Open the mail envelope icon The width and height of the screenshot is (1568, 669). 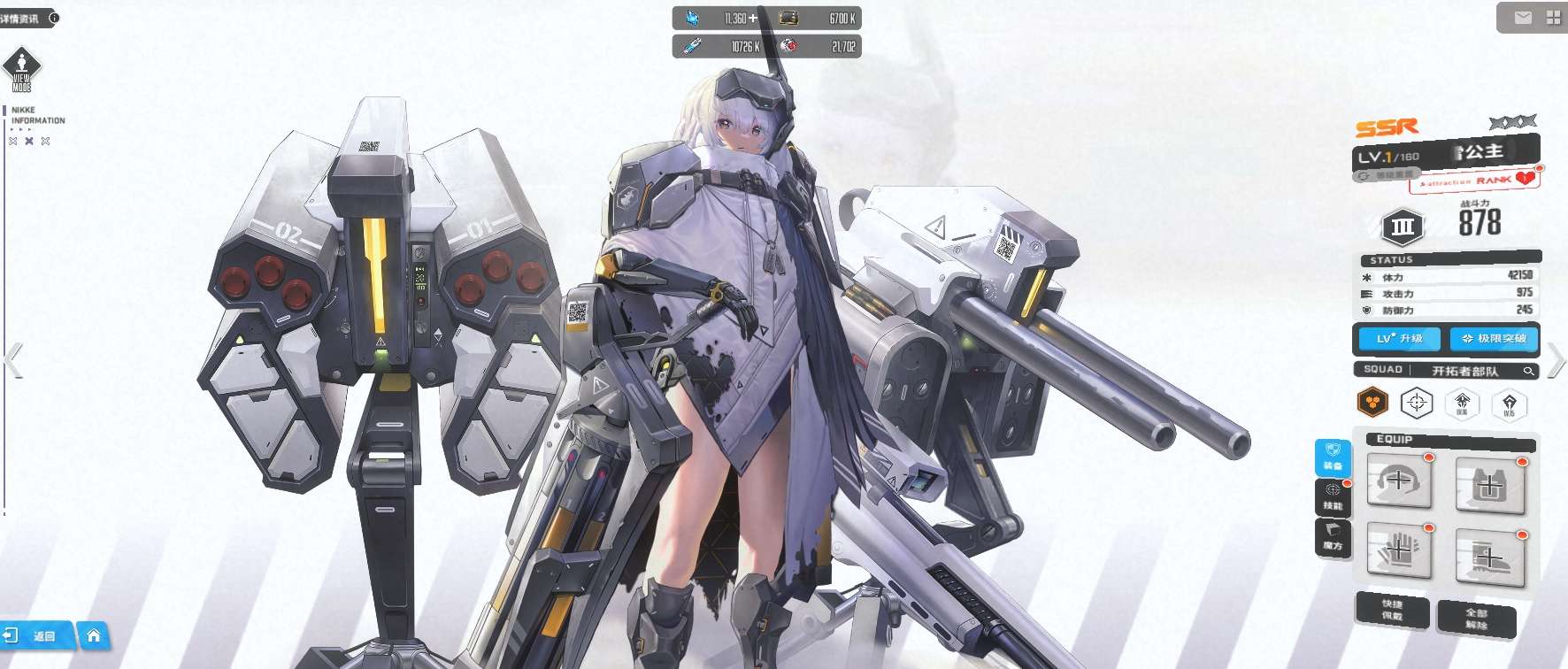pos(1523,18)
